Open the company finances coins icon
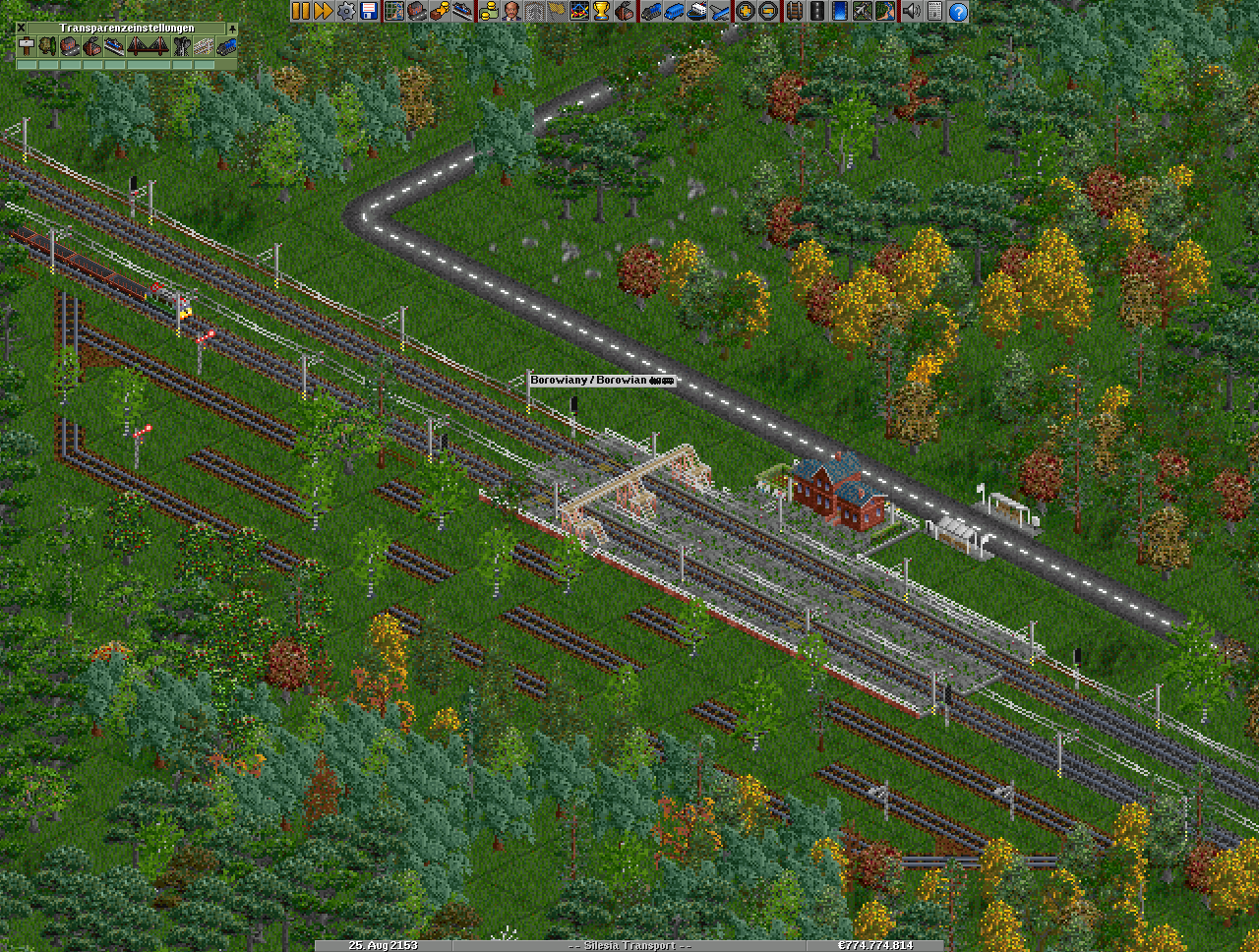The width and height of the screenshot is (1259, 952). tap(488, 12)
